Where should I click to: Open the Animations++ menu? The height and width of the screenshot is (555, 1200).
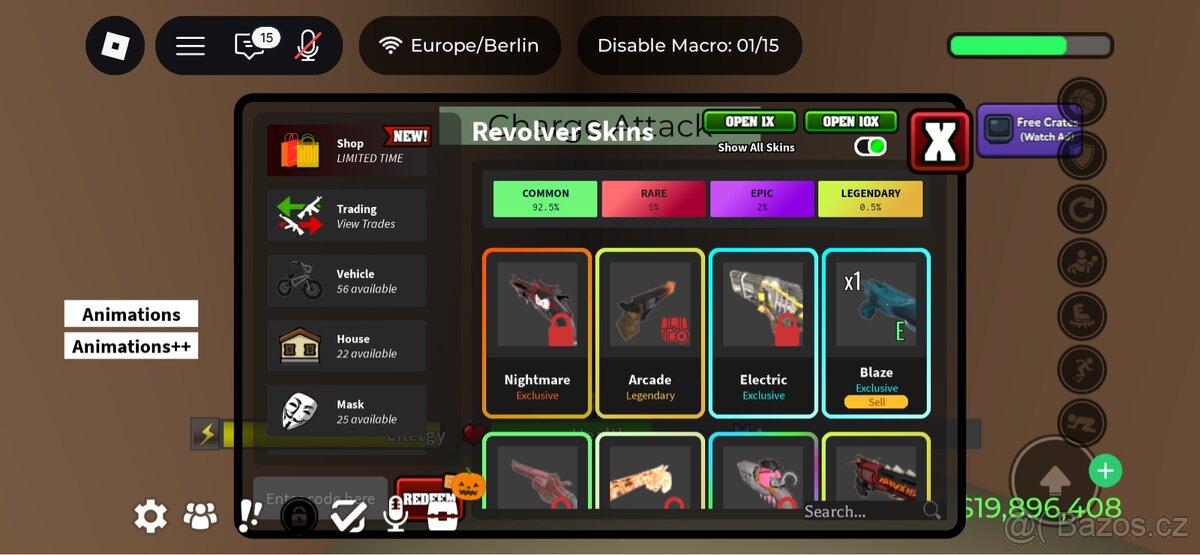pos(131,346)
